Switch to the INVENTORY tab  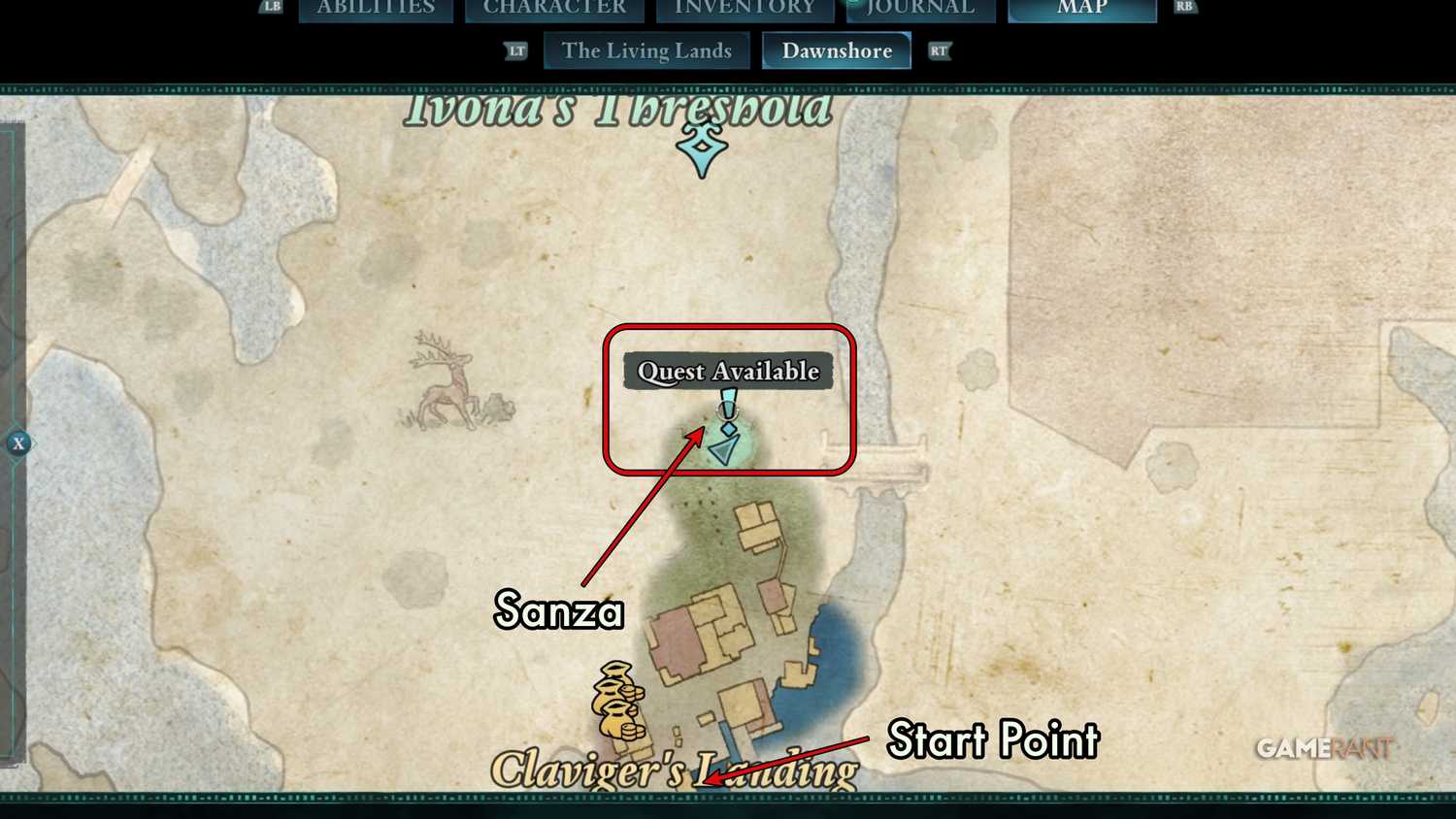744,9
